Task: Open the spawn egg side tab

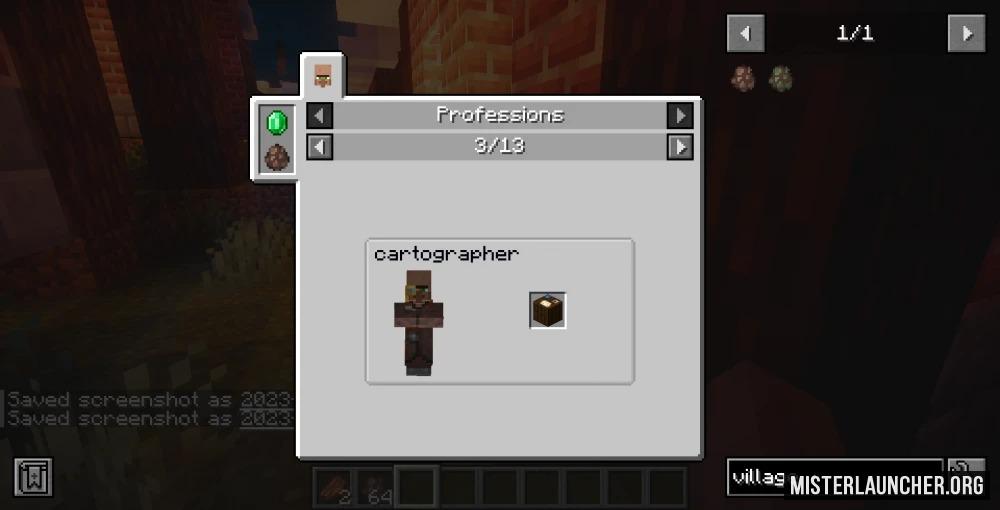Action: point(276,157)
